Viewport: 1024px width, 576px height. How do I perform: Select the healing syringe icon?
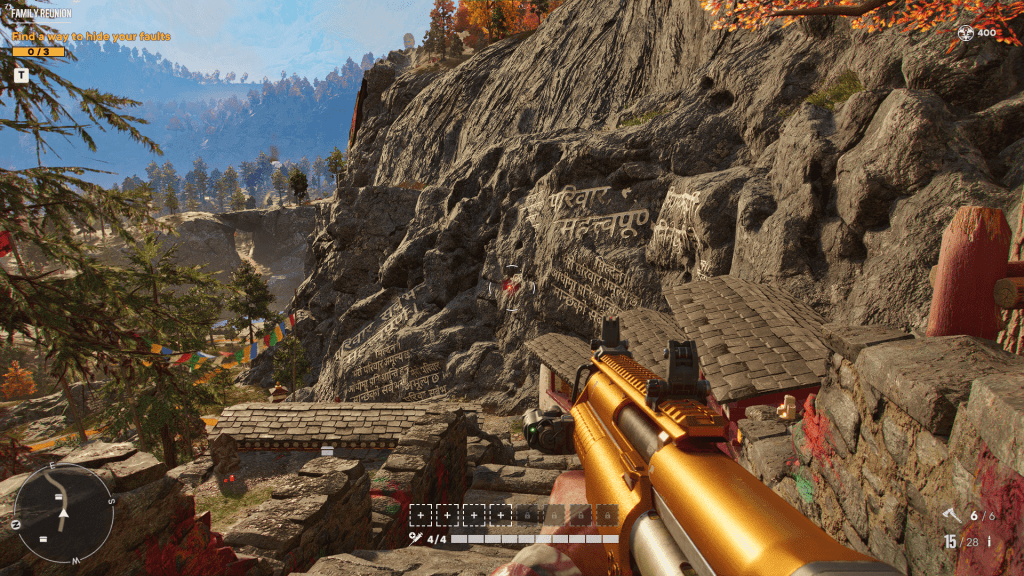[x=415, y=539]
